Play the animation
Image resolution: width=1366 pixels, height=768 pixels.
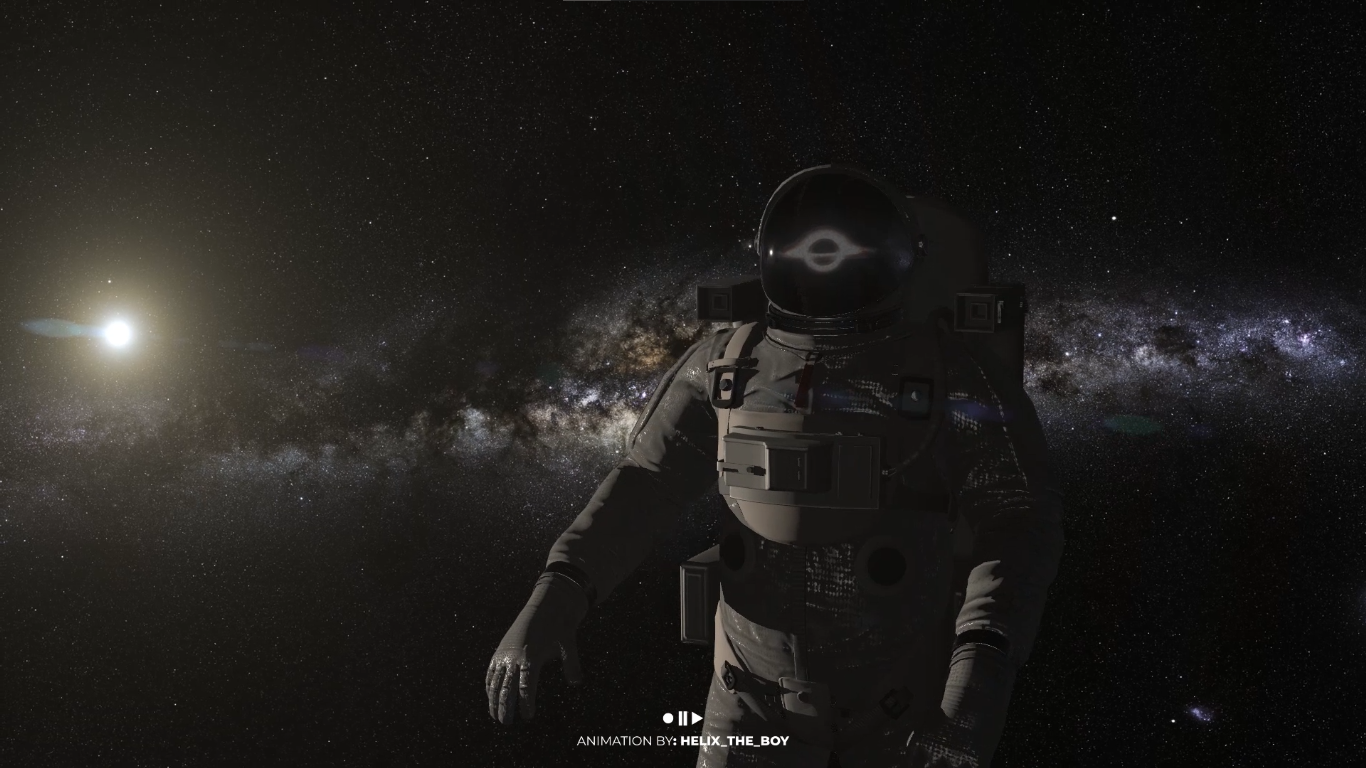(696, 717)
